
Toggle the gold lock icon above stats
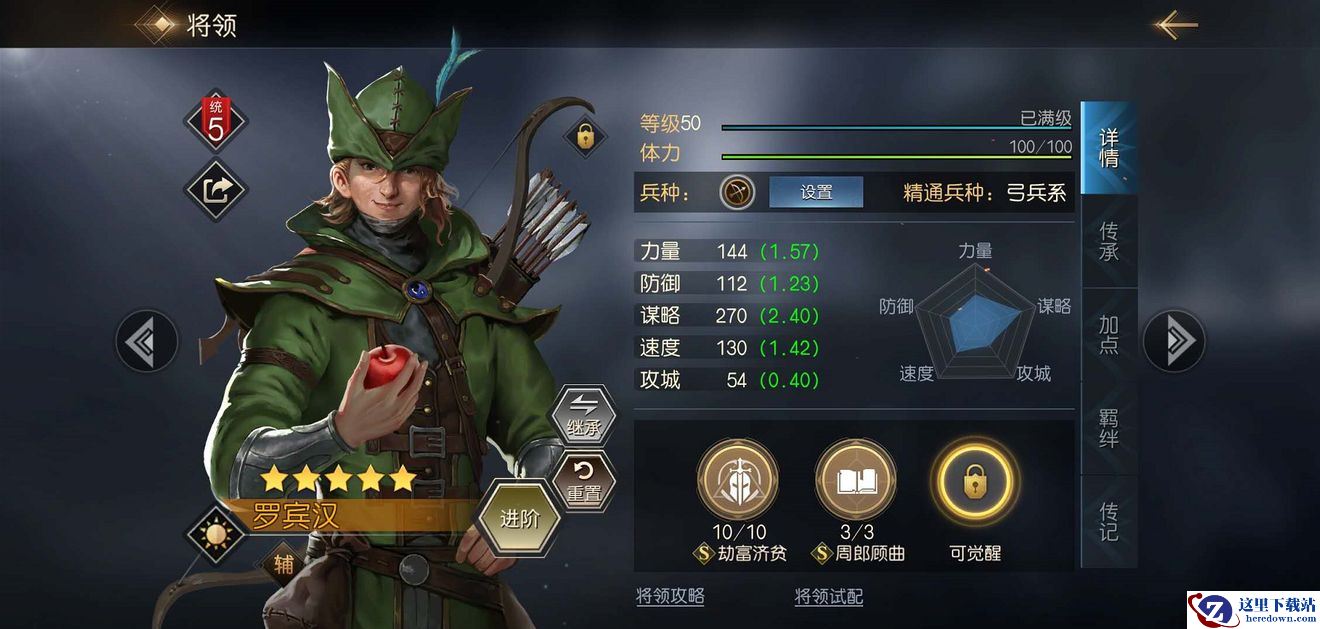[585, 136]
